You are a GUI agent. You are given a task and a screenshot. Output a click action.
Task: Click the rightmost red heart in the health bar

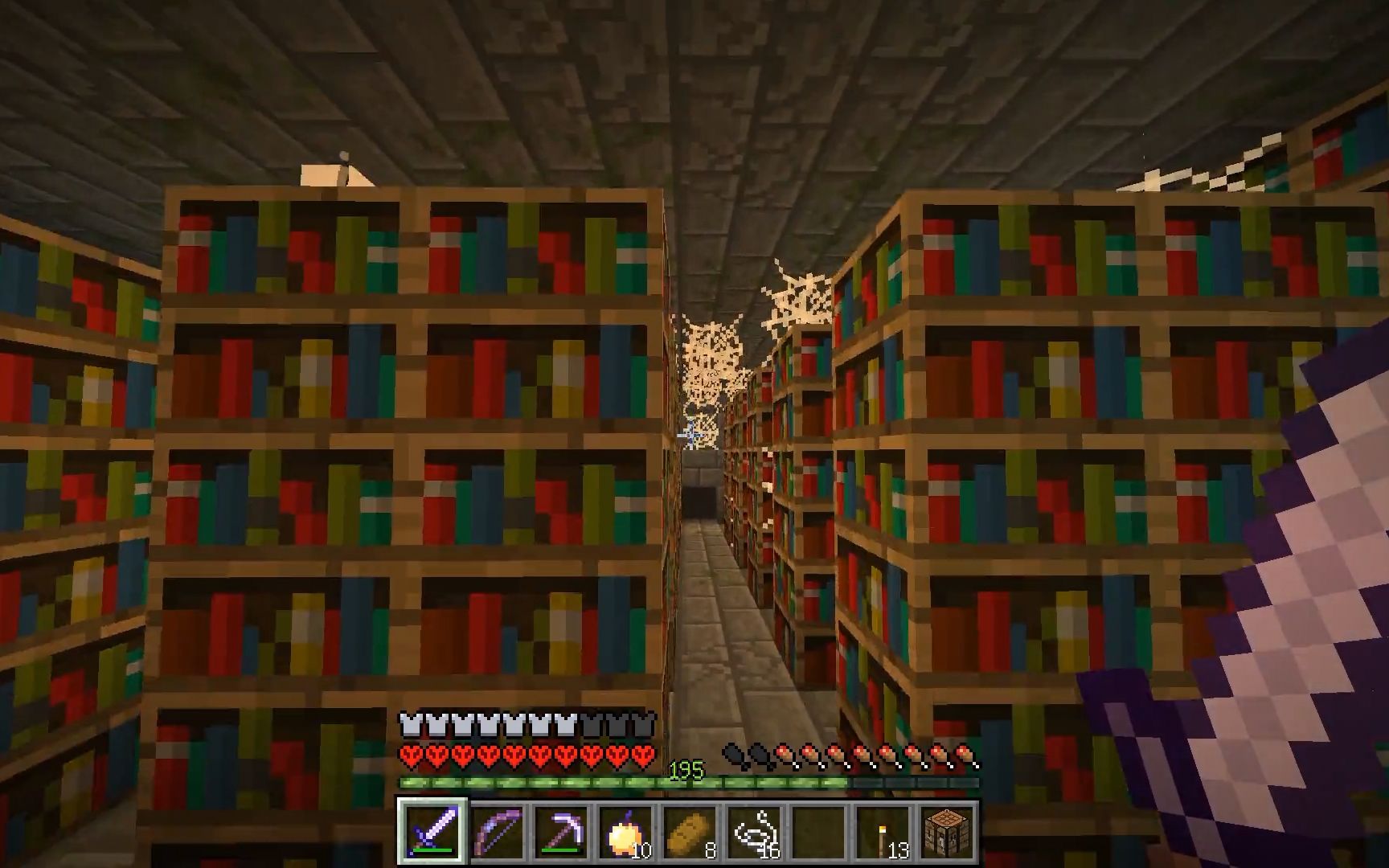coord(643,754)
